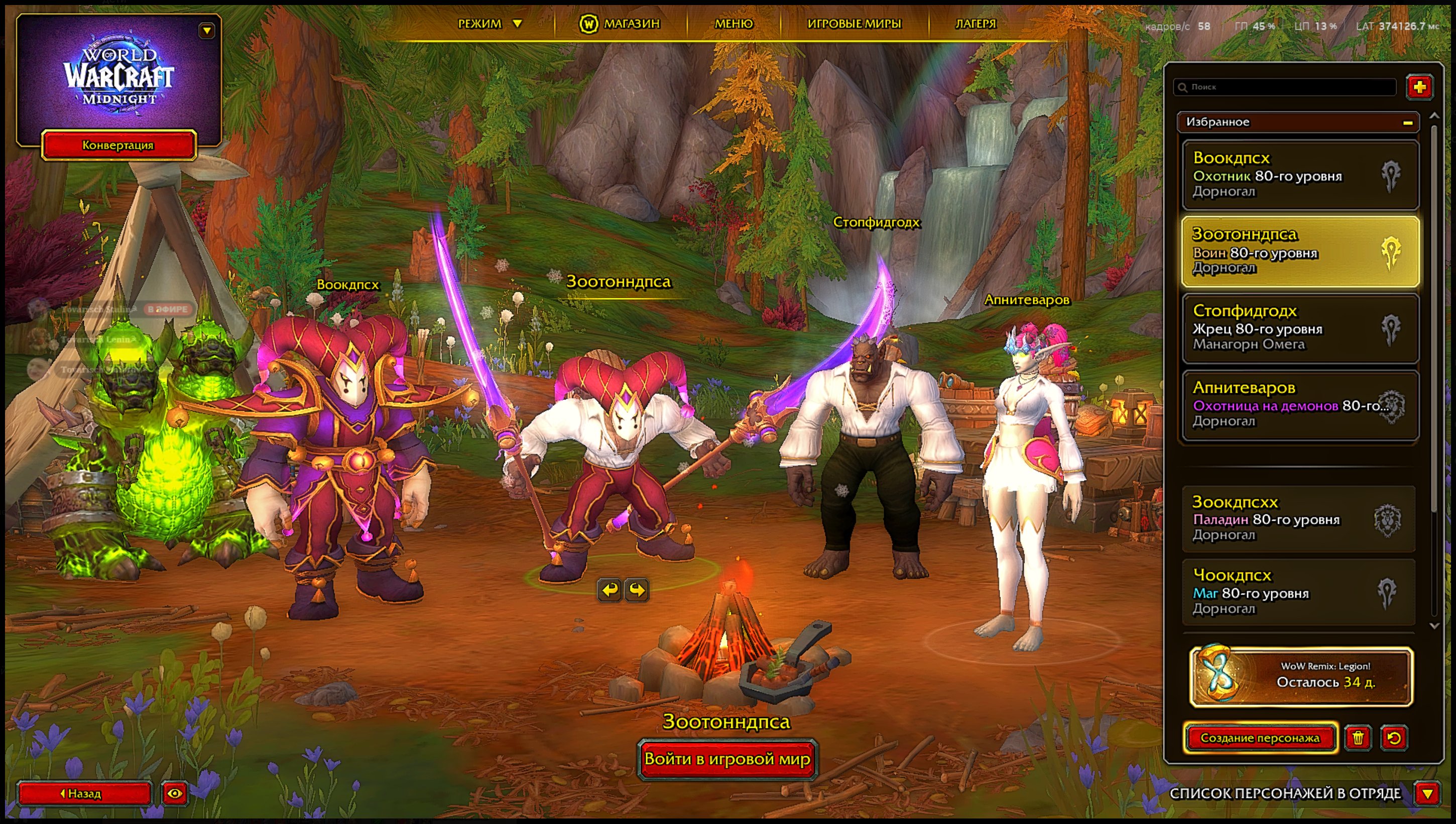
Task: Click Создание персонажа to create character
Action: [1260, 738]
